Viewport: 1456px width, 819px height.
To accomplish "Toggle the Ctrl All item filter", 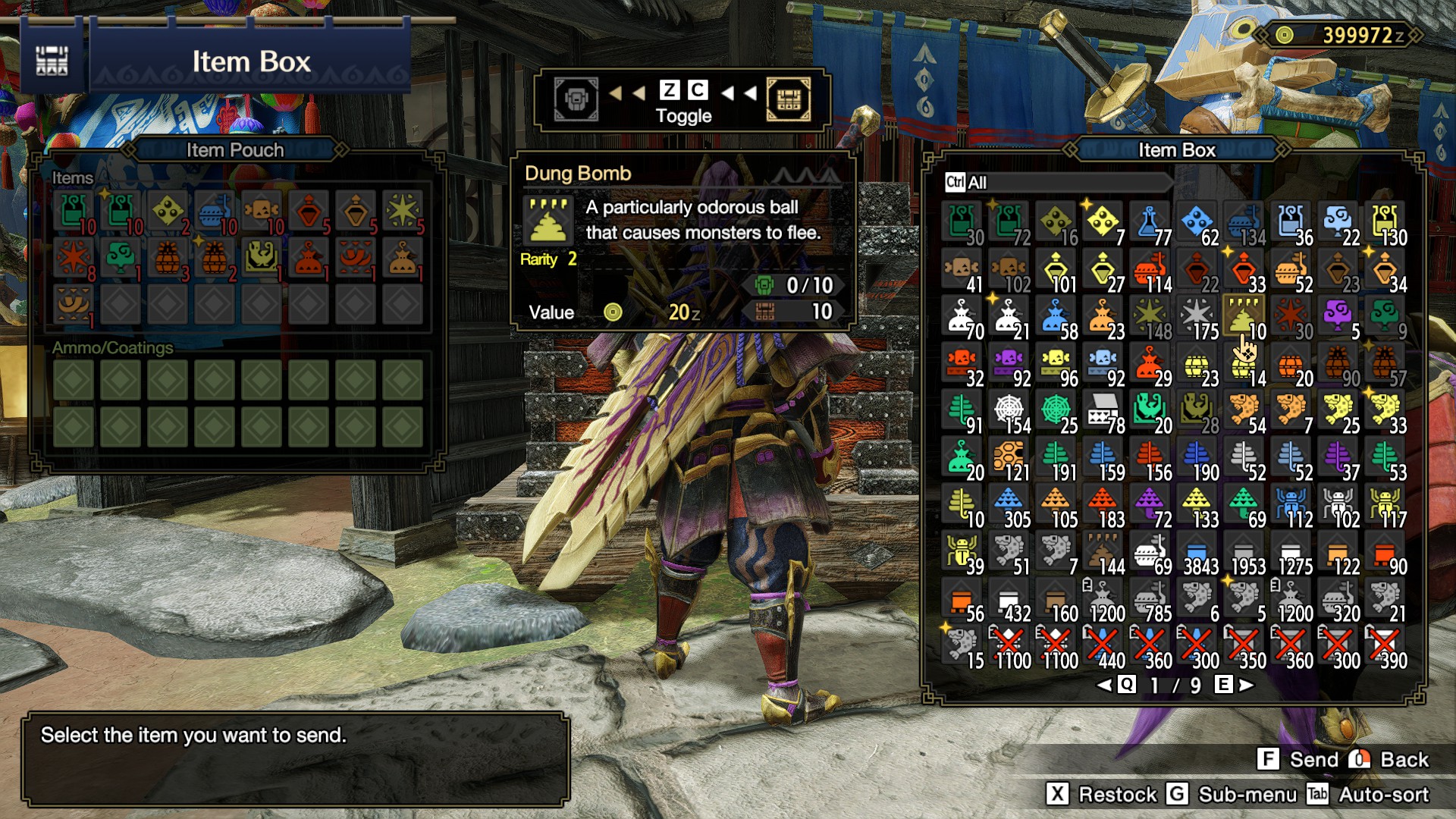I will tap(955, 180).
